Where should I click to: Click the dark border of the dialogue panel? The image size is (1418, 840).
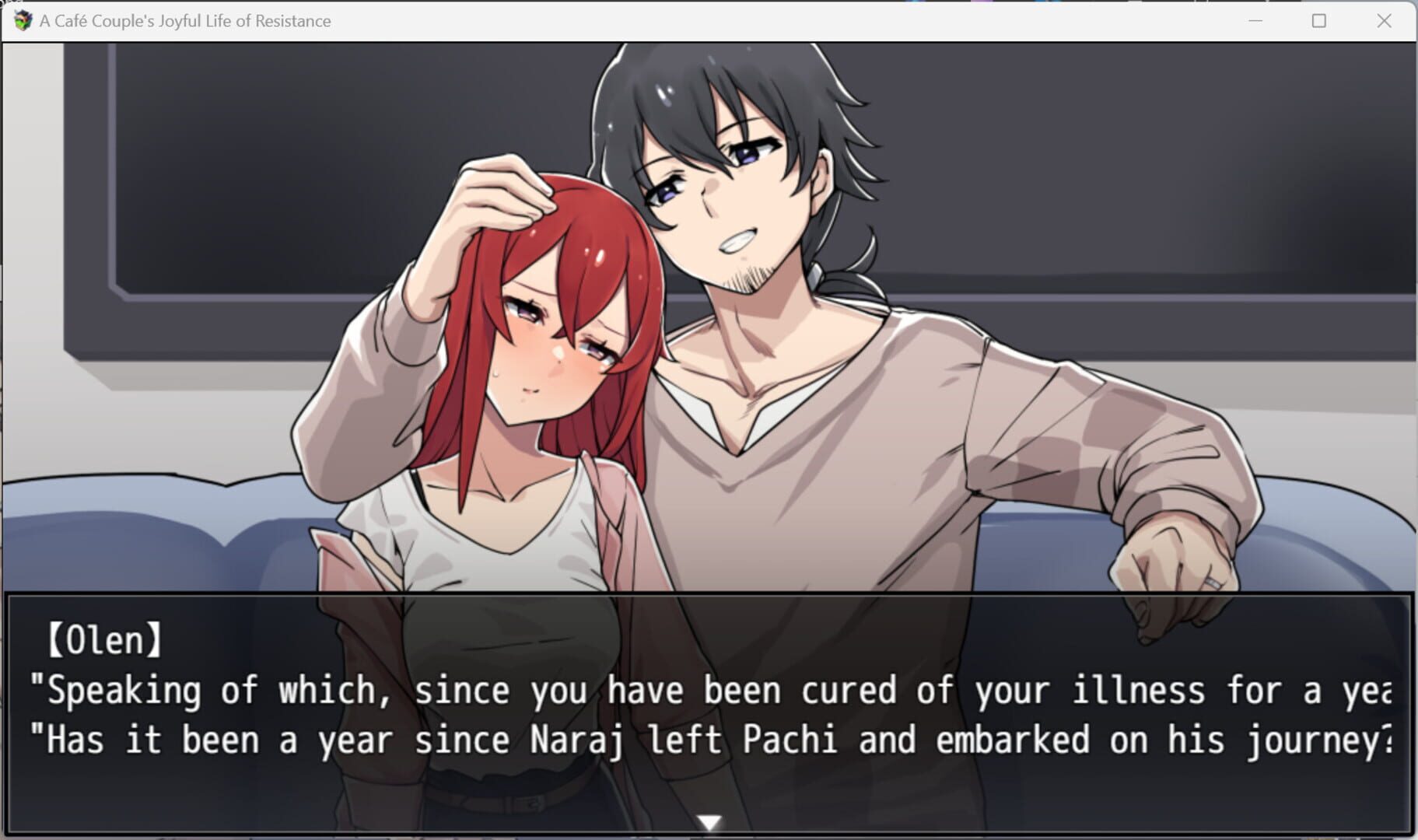click(x=700, y=597)
